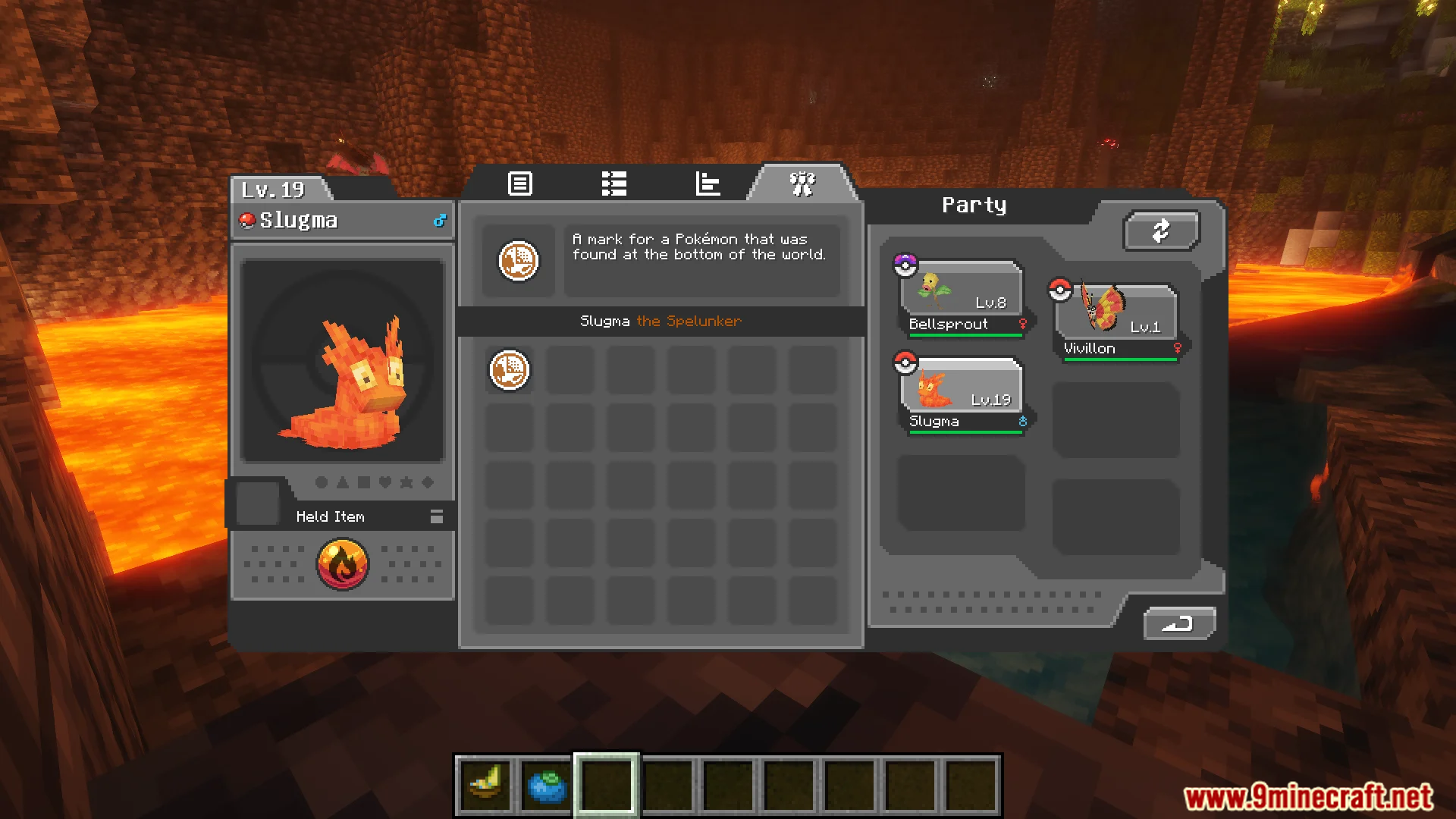Select Vivillon in the party list
The image size is (1456, 819).
pyautogui.click(x=1116, y=322)
